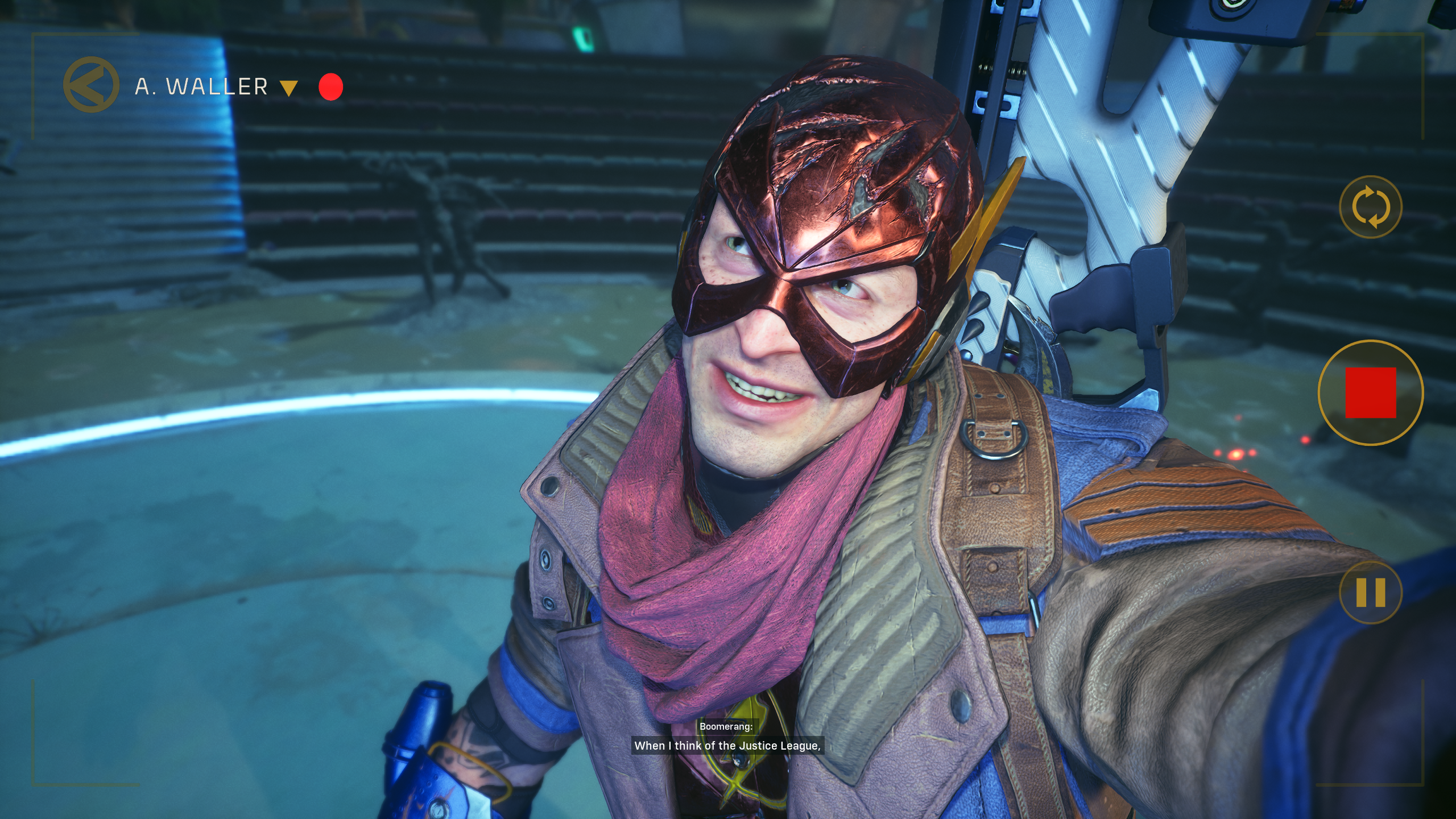The width and height of the screenshot is (1456, 819).
Task: Open the A. WALLER contact dropdown
Action: (289, 88)
